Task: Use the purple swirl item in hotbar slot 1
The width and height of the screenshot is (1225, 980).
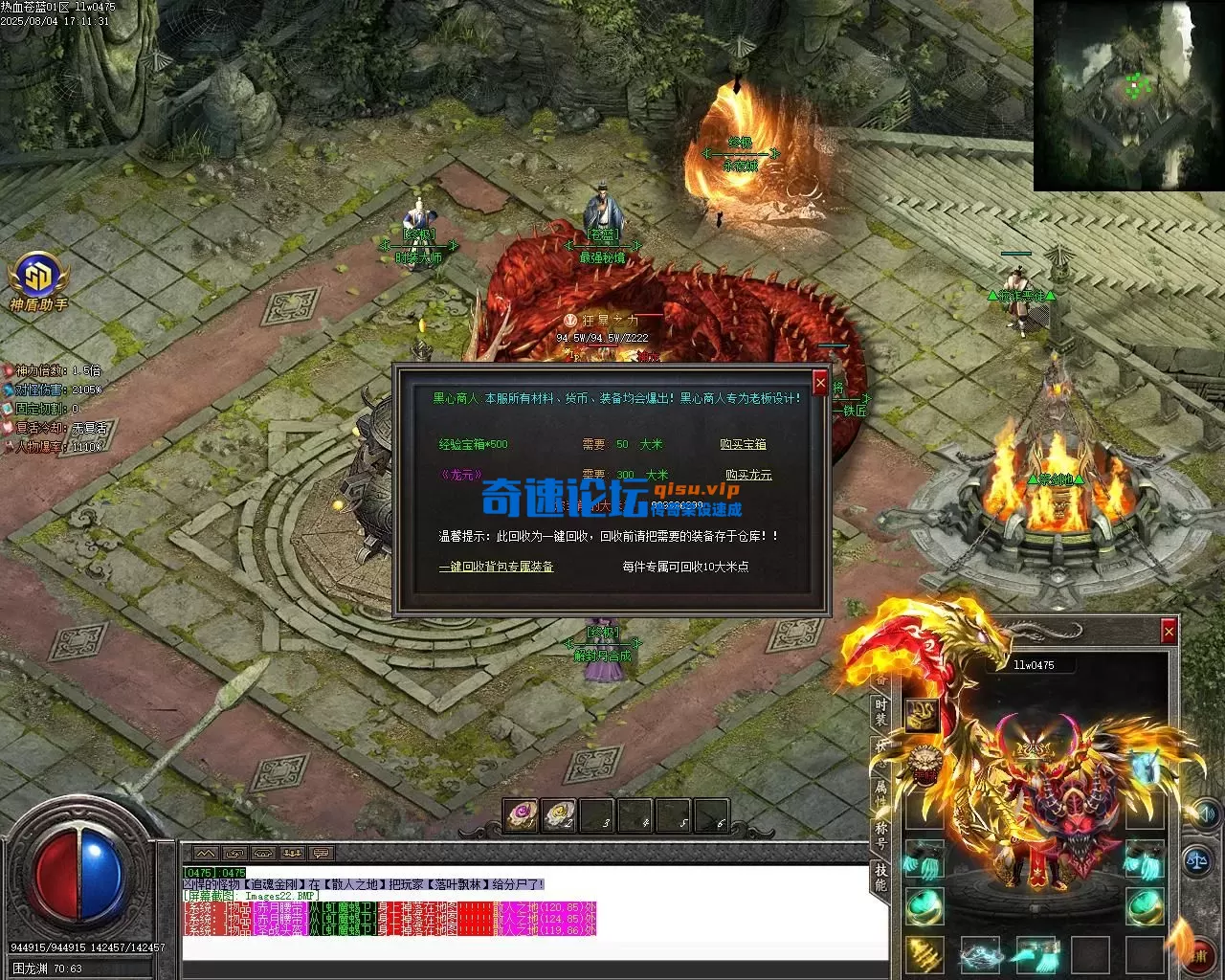Action: pyautogui.click(x=521, y=815)
